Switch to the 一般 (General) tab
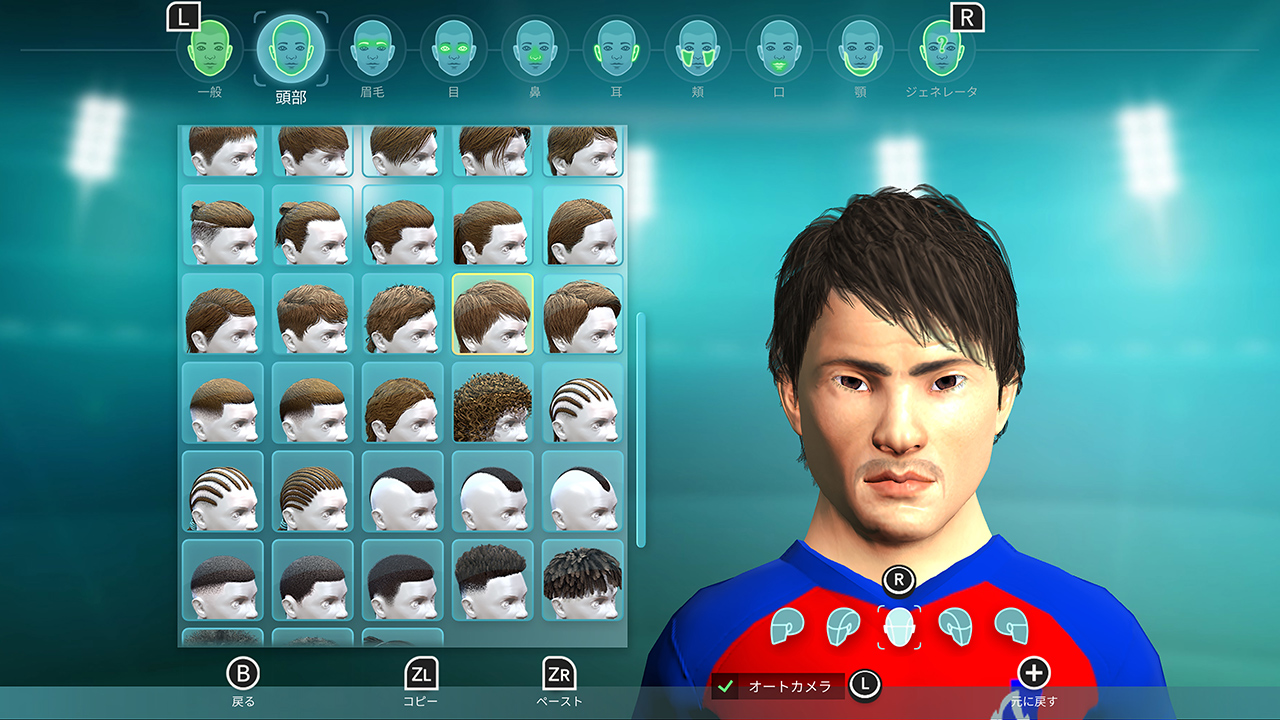 click(x=210, y=50)
